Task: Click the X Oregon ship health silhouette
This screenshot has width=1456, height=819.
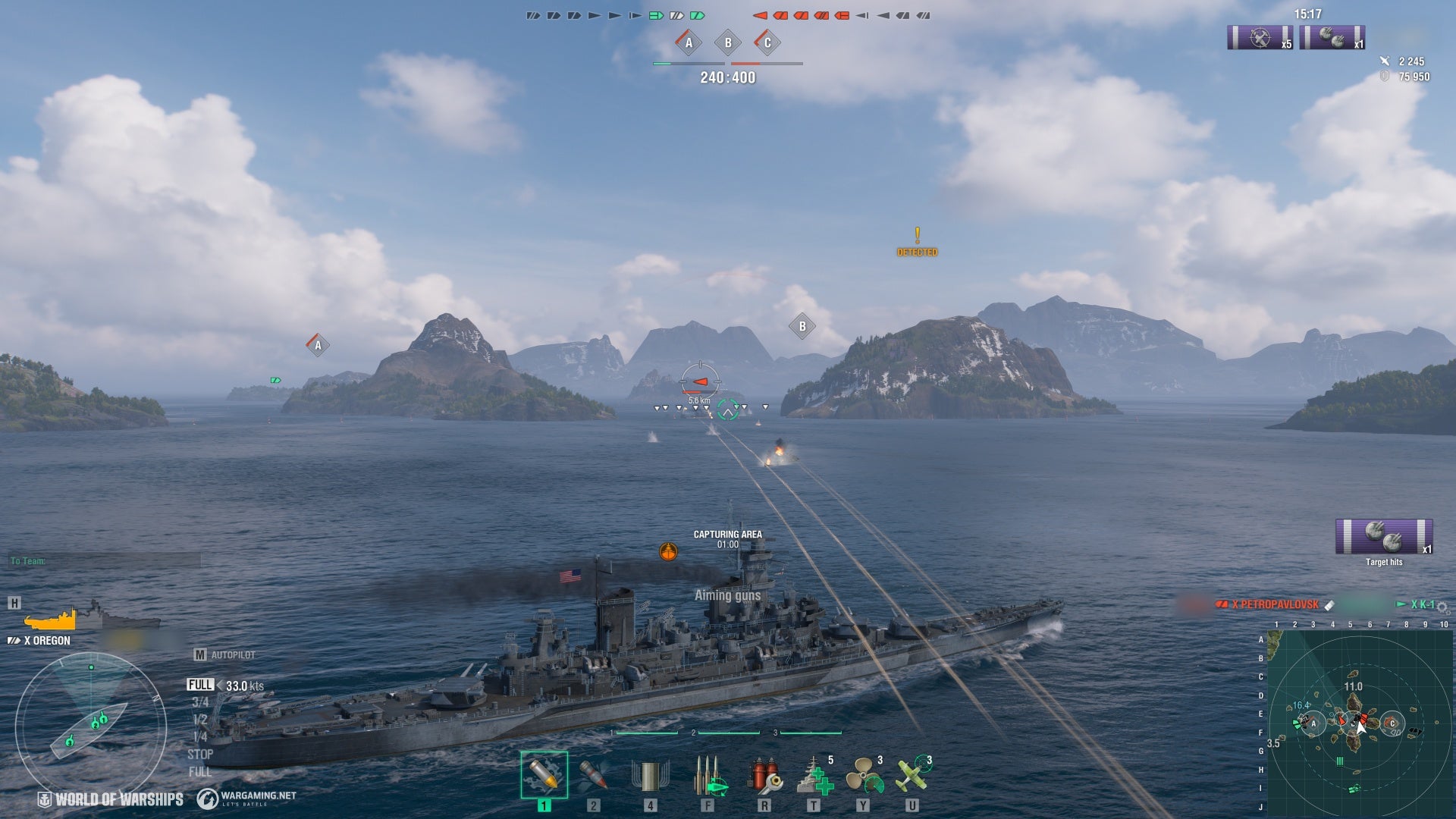Action: 51,621
